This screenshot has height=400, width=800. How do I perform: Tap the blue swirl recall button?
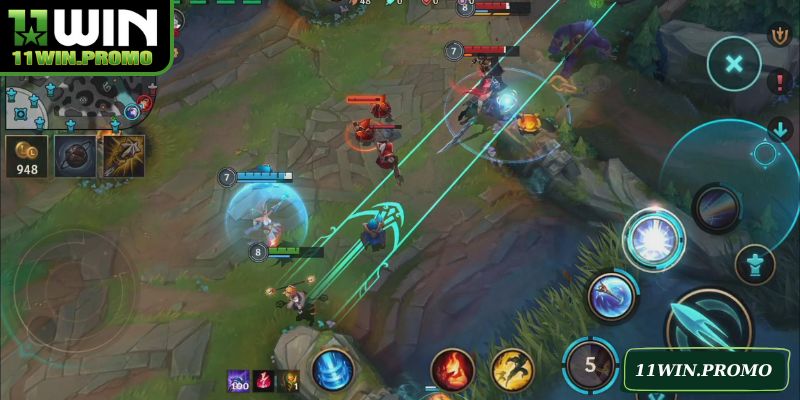[x=332, y=370]
